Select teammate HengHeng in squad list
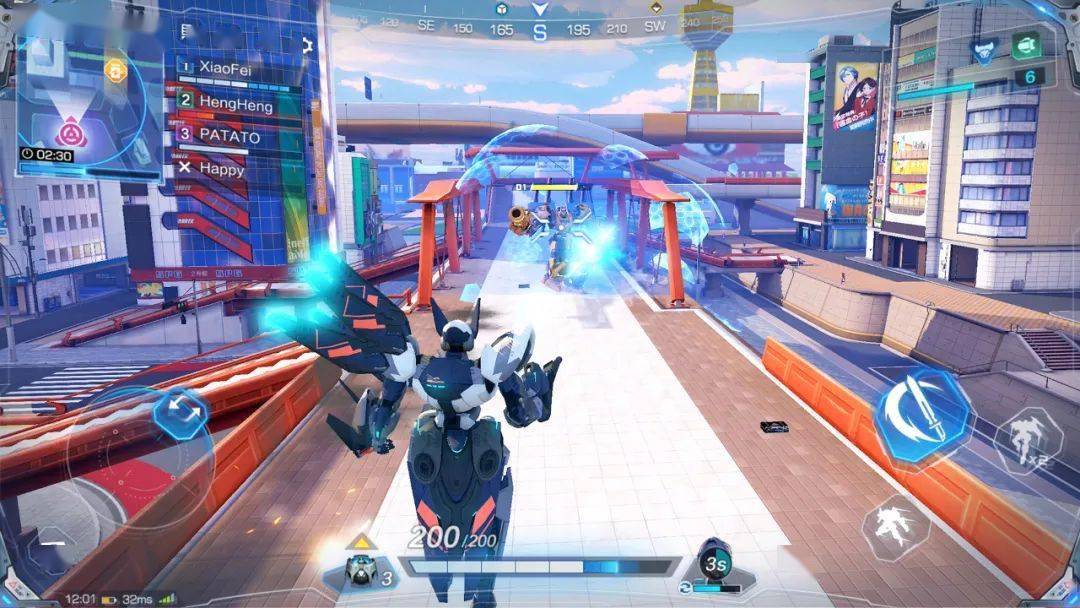This screenshot has height=608, width=1080. 235,101
